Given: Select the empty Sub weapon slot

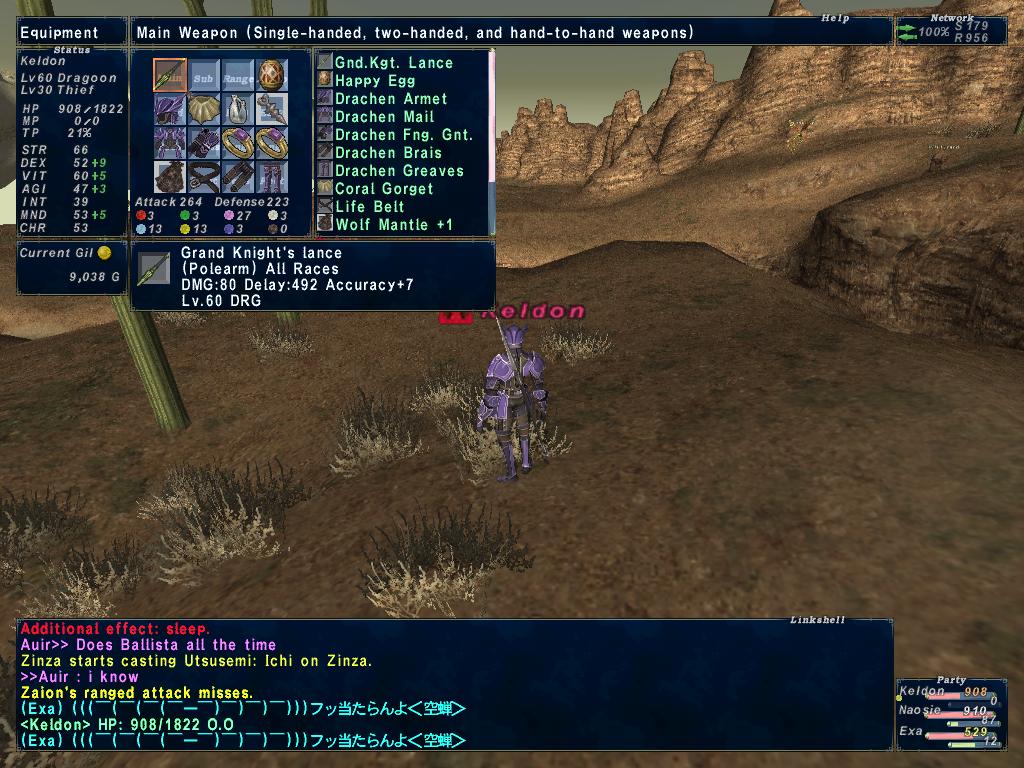Looking at the screenshot, I should tap(204, 75).
